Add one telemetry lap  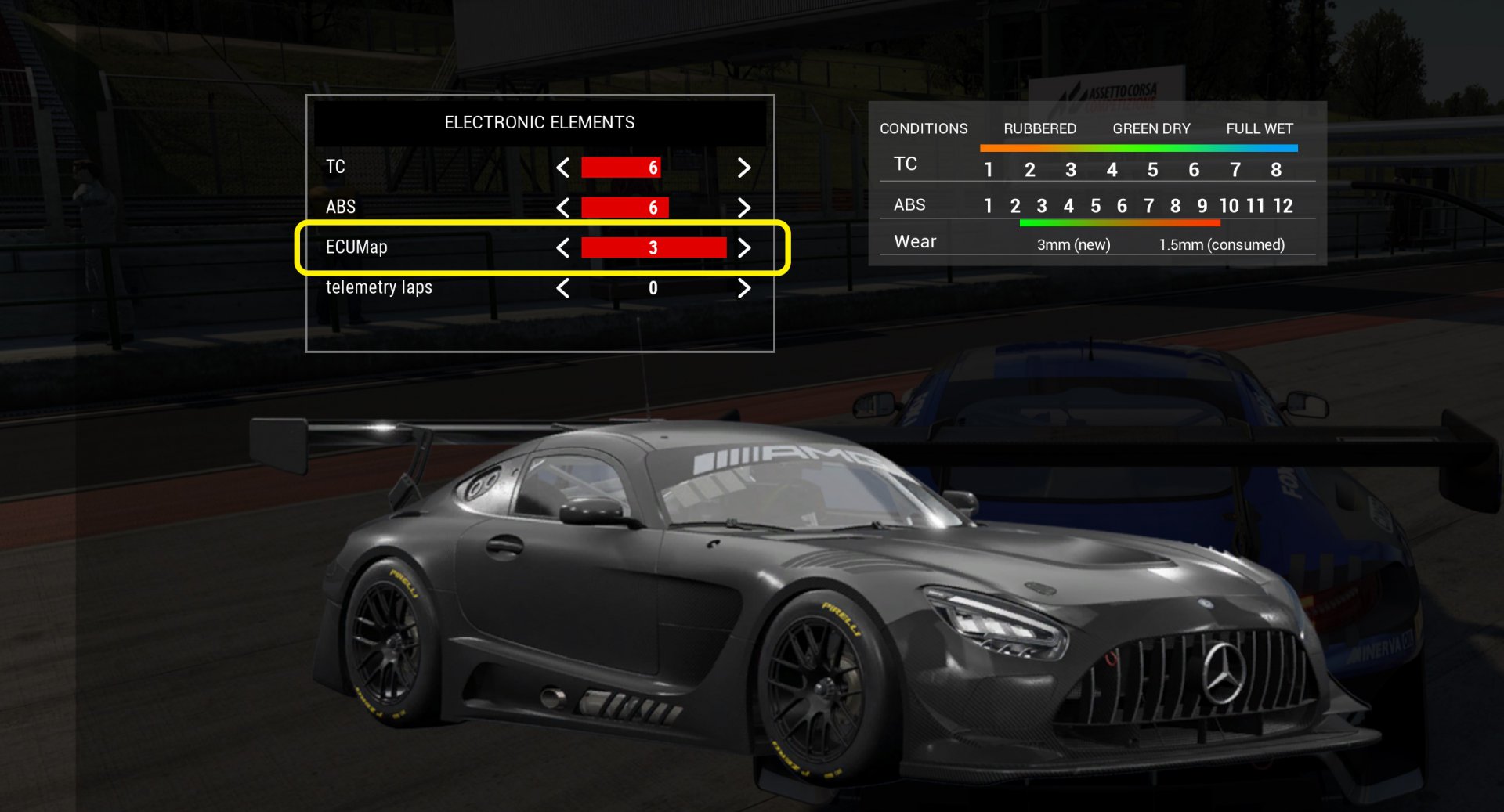click(x=744, y=288)
